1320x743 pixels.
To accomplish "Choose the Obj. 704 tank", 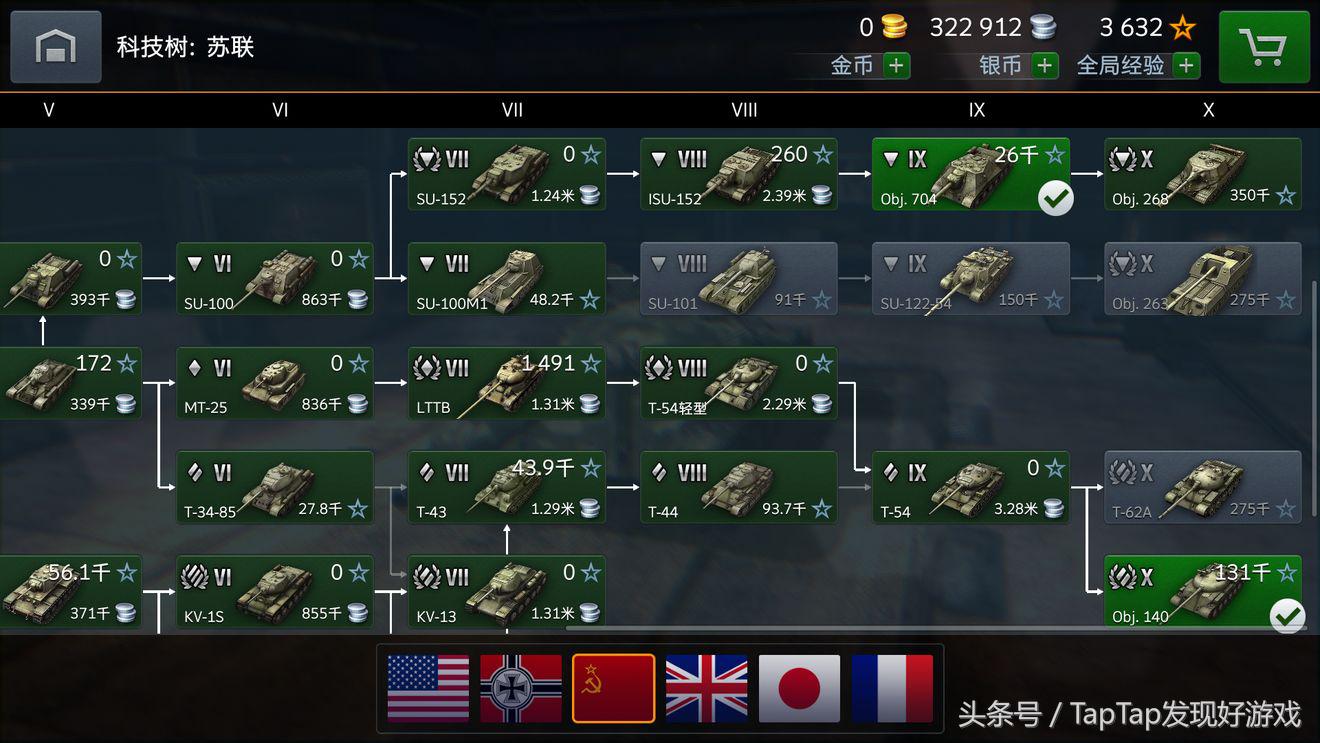I will pyautogui.click(x=970, y=175).
